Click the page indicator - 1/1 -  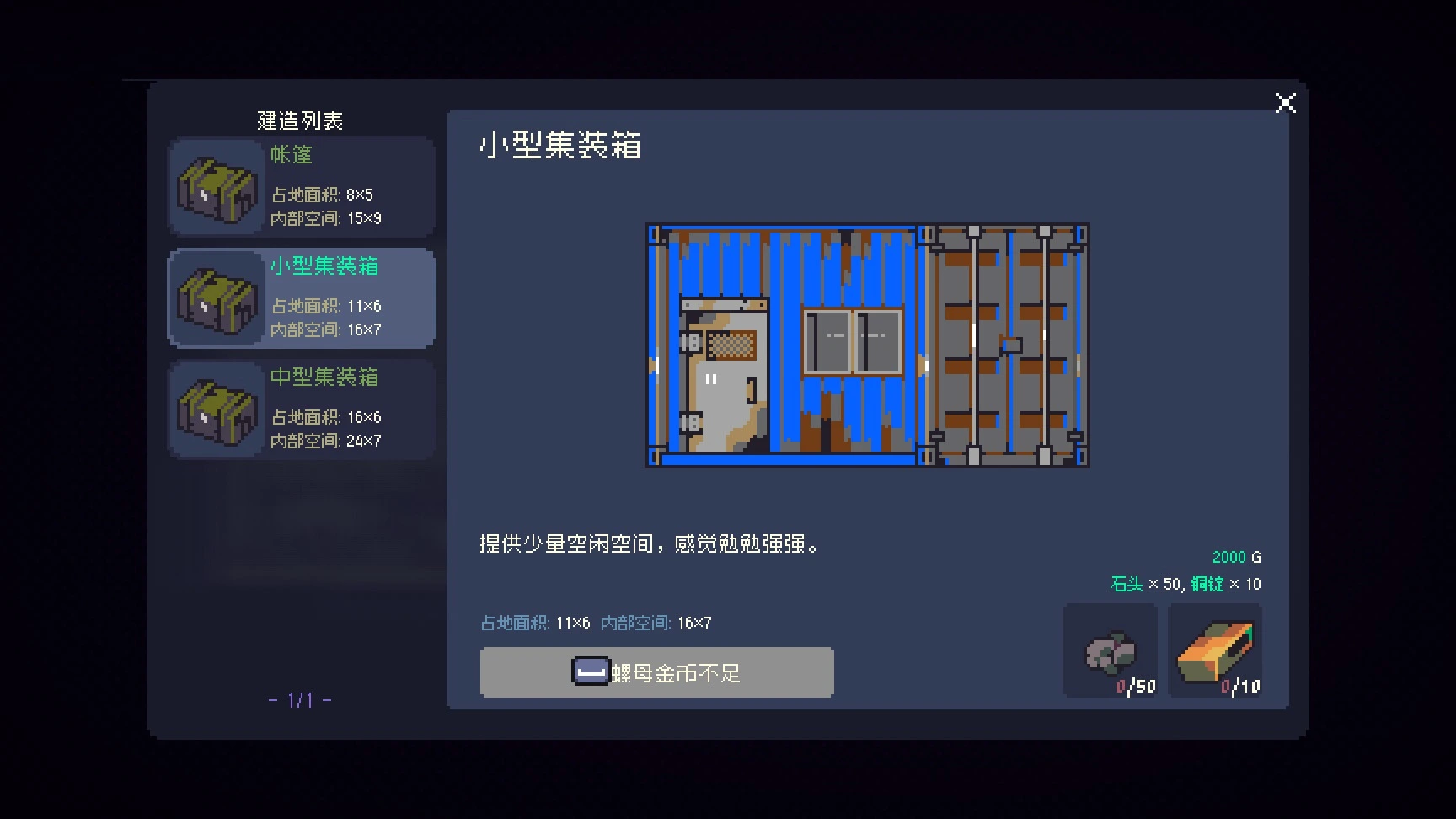pos(299,699)
